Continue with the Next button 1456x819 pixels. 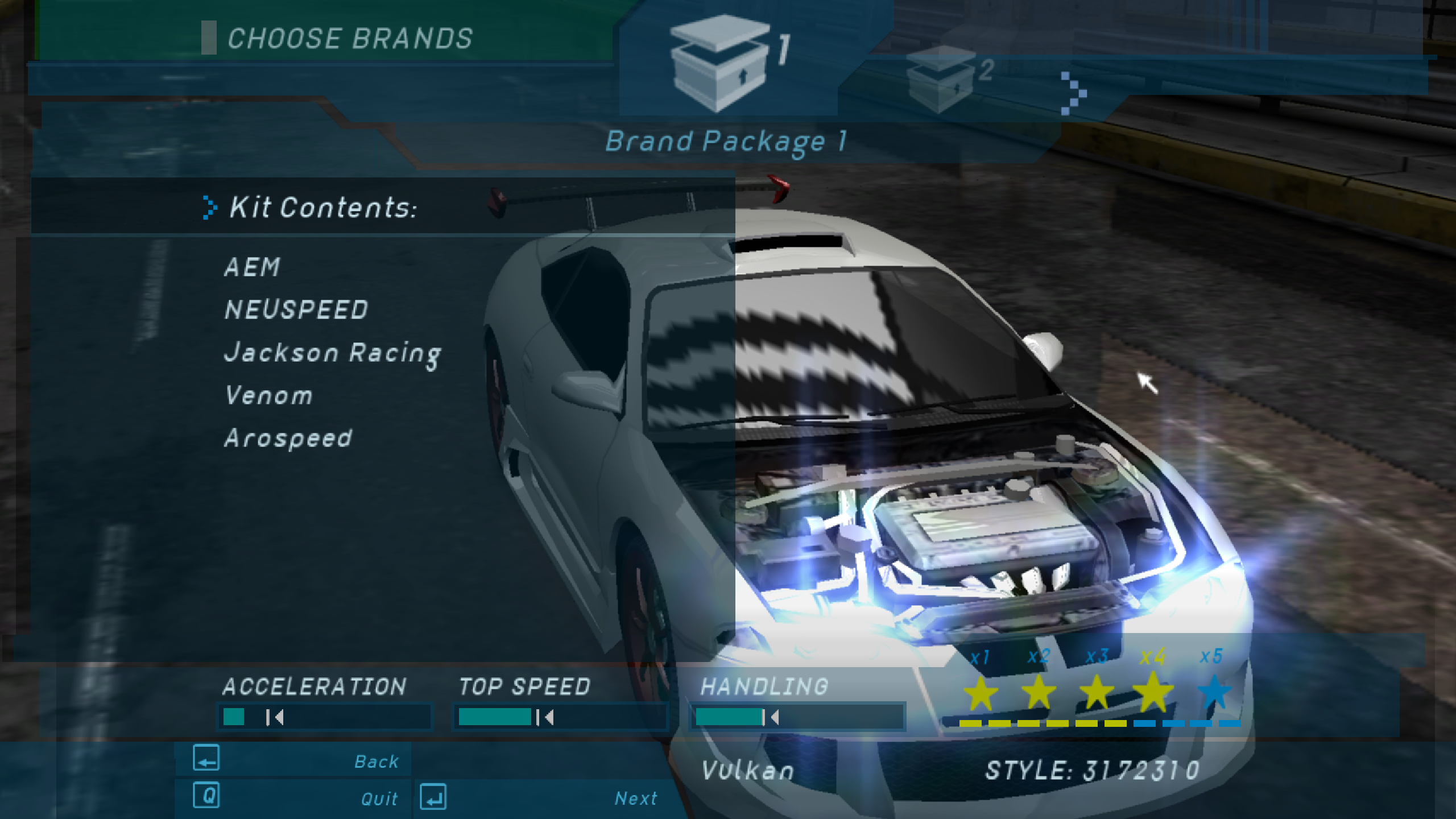tap(540, 797)
